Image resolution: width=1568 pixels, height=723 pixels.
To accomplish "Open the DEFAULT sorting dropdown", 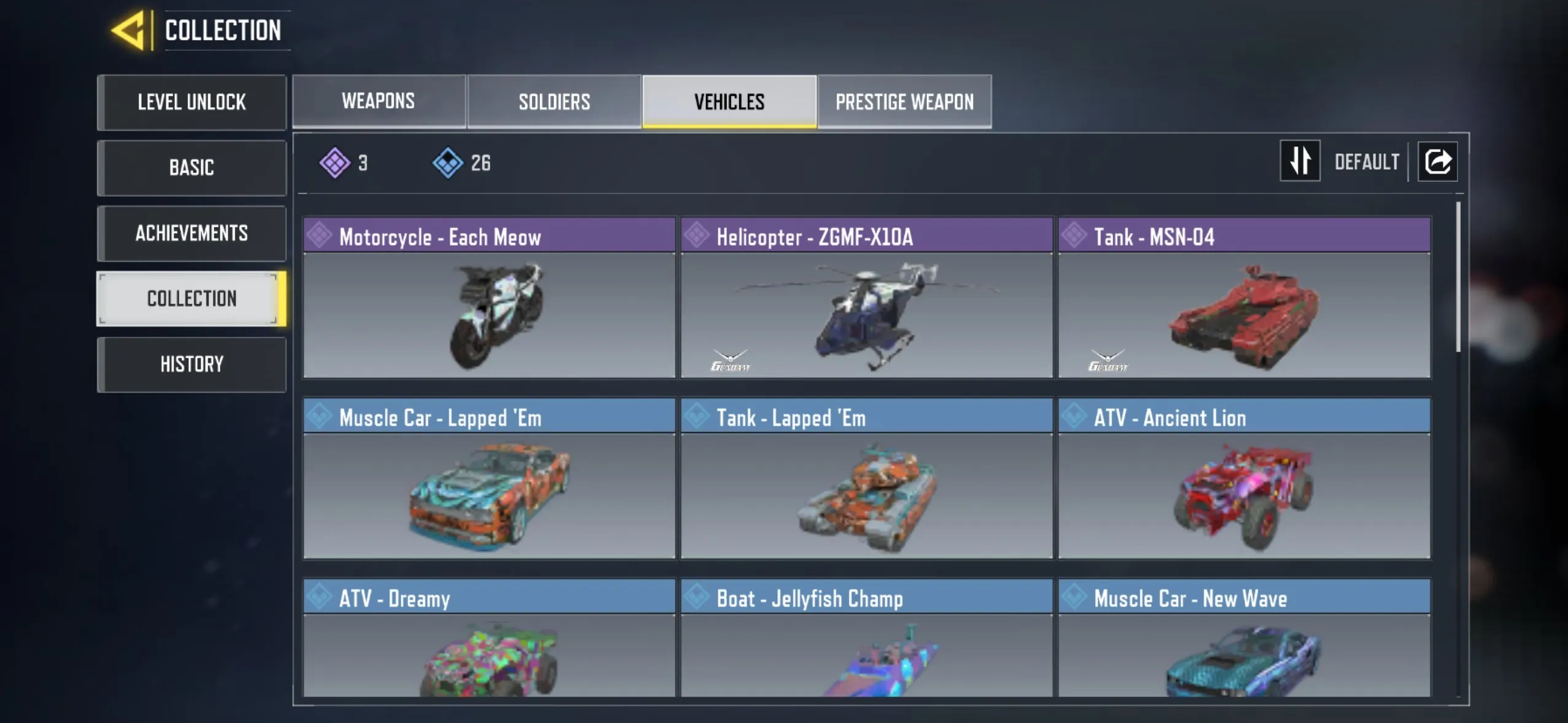I will coord(1367,161).
